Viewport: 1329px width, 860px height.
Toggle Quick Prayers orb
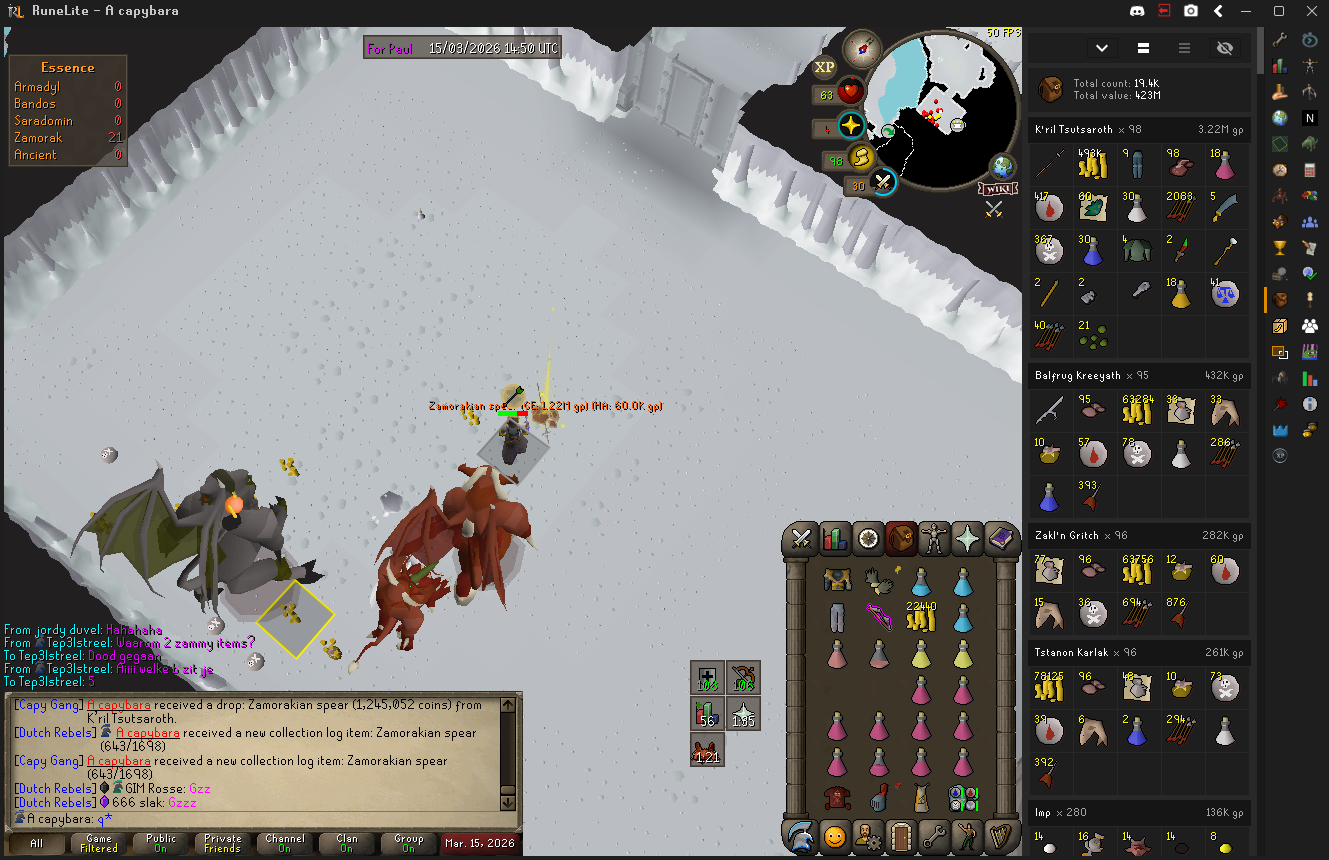[x=851, y=126]
